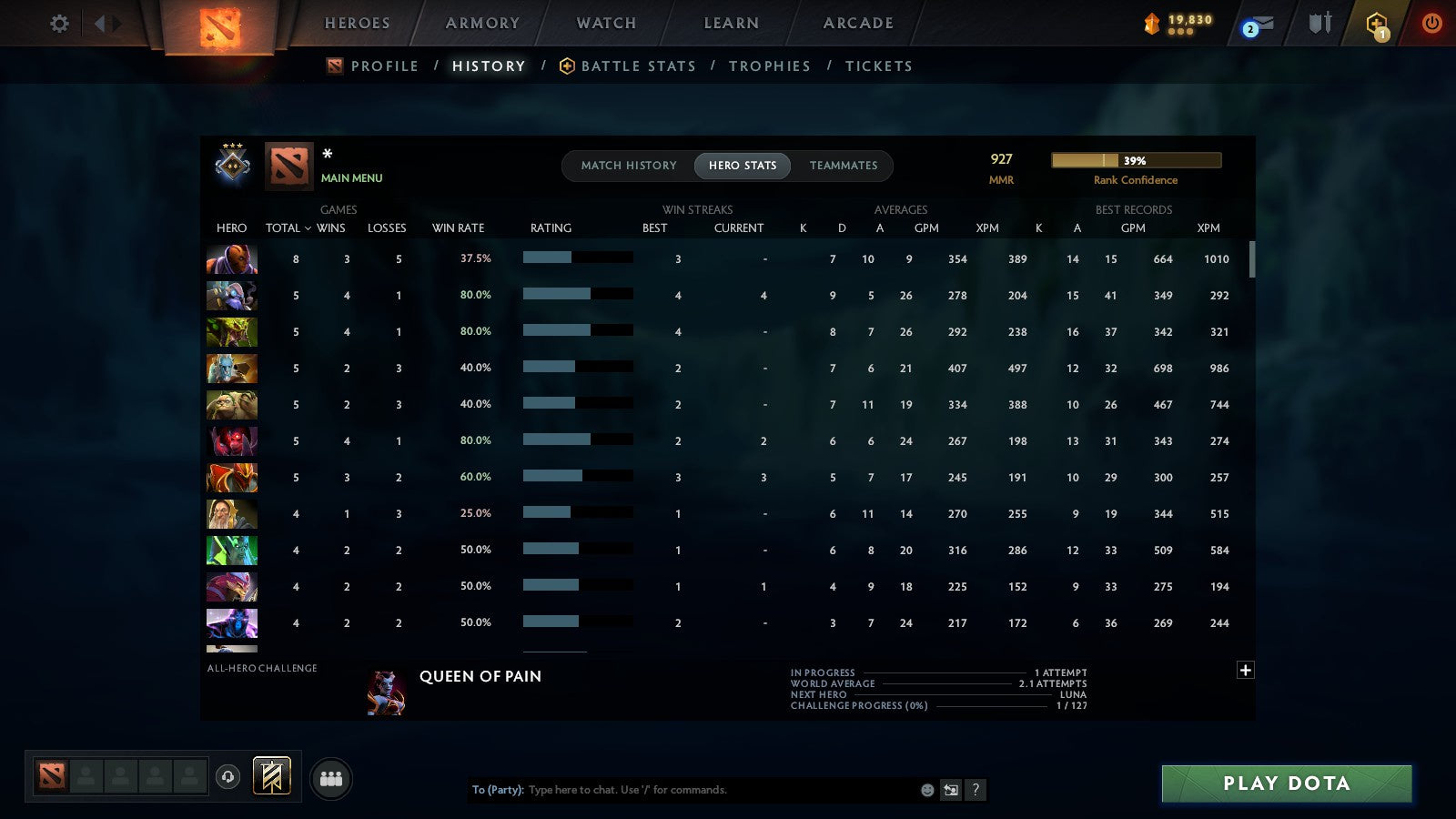Toggle the voice chat headset icon
This screenshot has width=1456, height=819.
coord(226,779)
